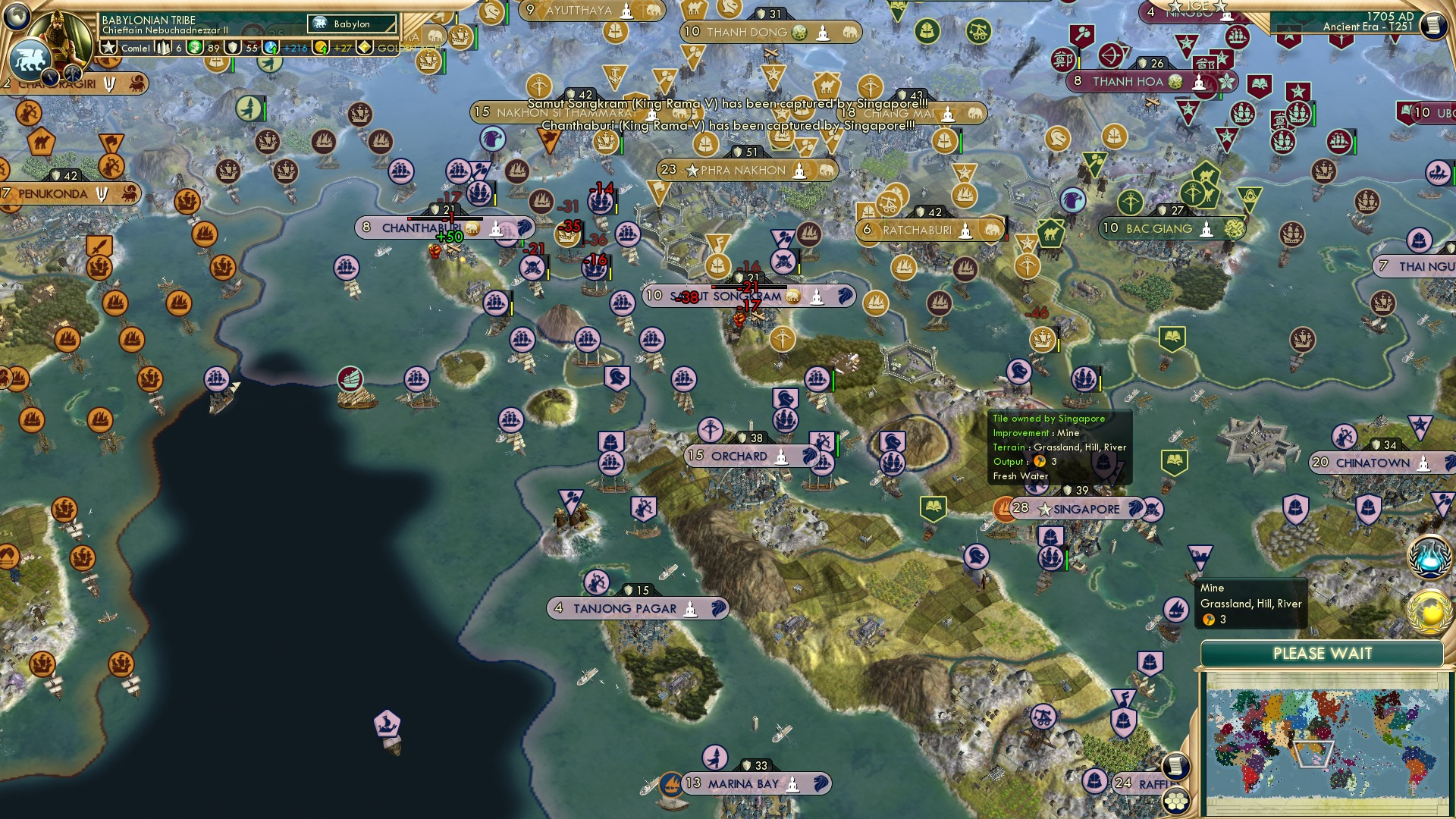Select the Singapore city banner
The width and height of the screenshot is (1456, 819).
pos(1077,510)
